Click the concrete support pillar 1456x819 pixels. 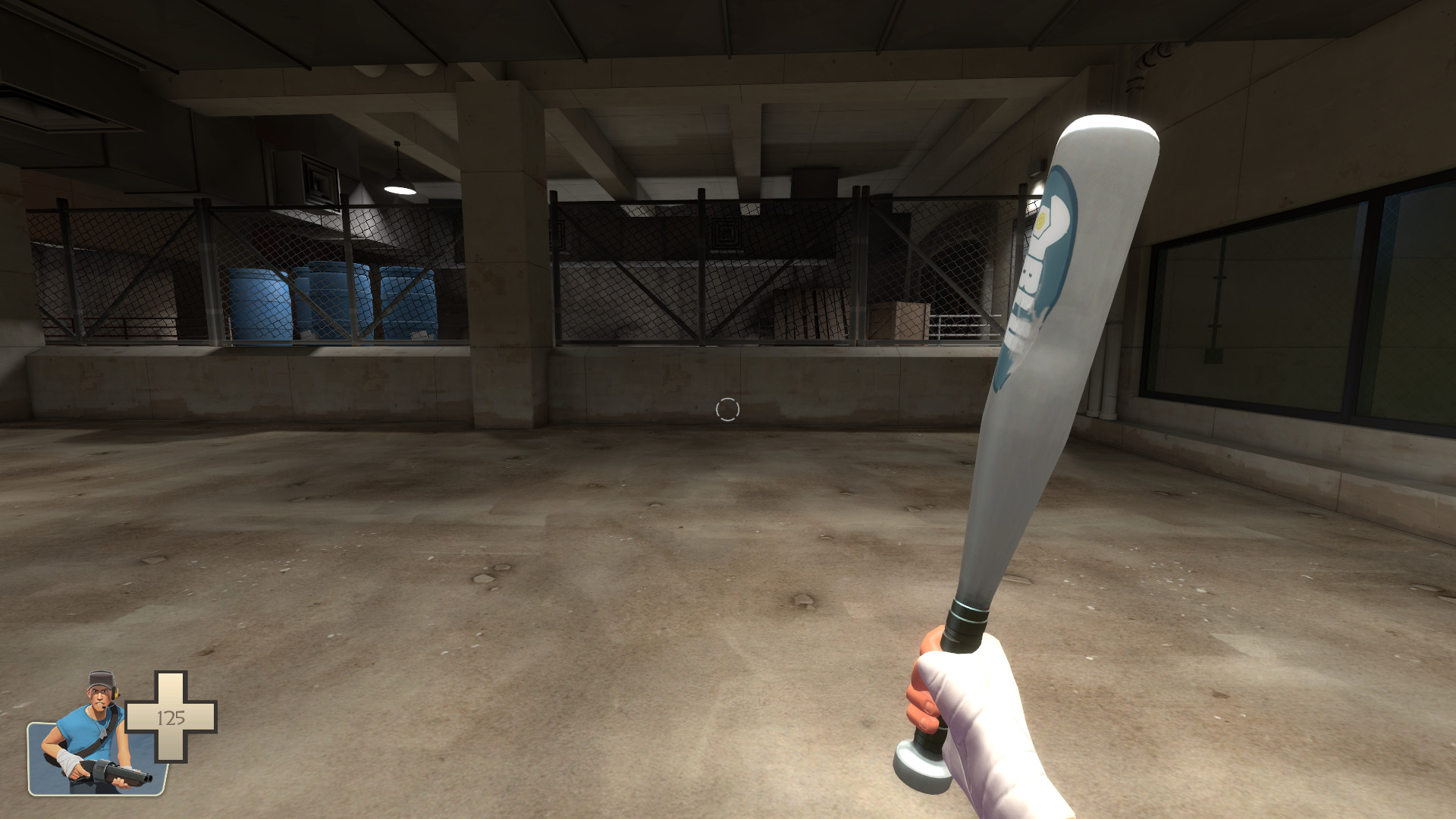[497, 250]
